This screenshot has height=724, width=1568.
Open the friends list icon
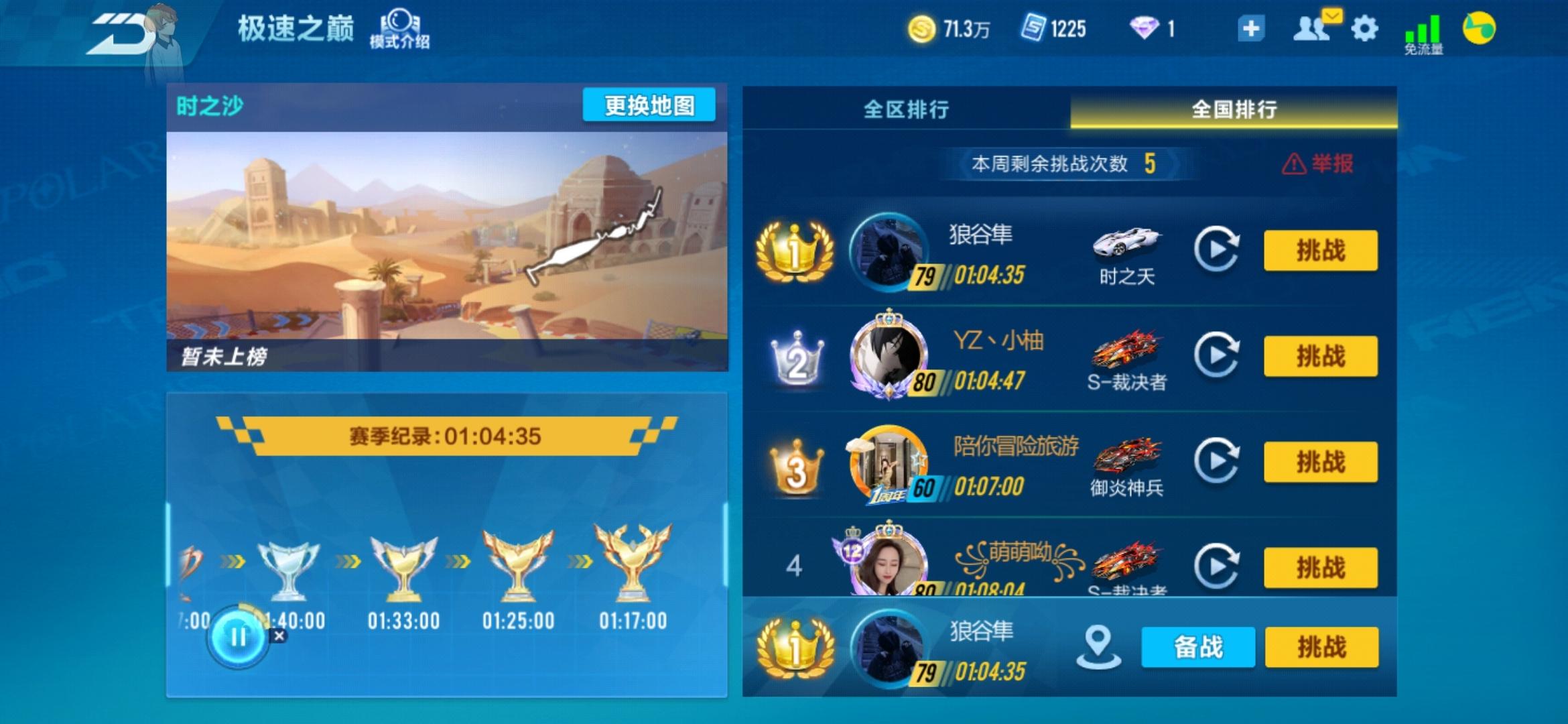tap(1311, 29)
